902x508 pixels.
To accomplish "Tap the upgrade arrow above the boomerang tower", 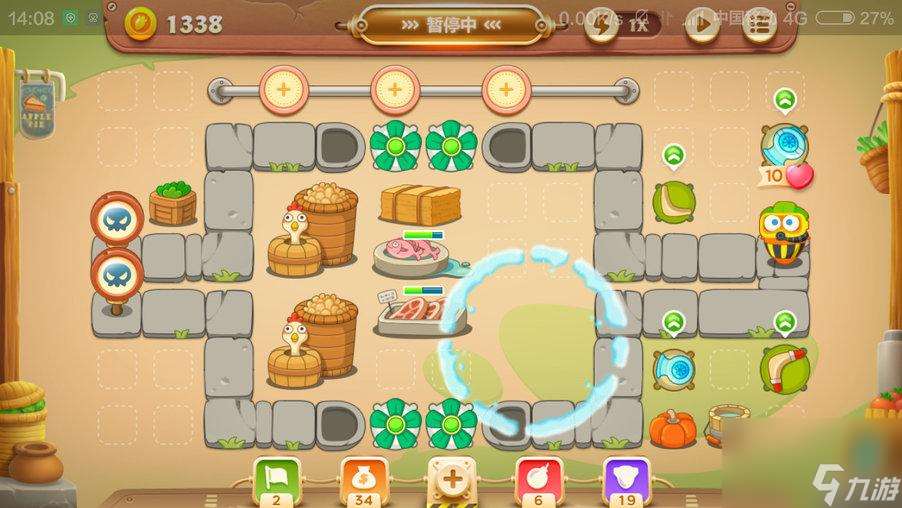I will click(x=785, y=321).
